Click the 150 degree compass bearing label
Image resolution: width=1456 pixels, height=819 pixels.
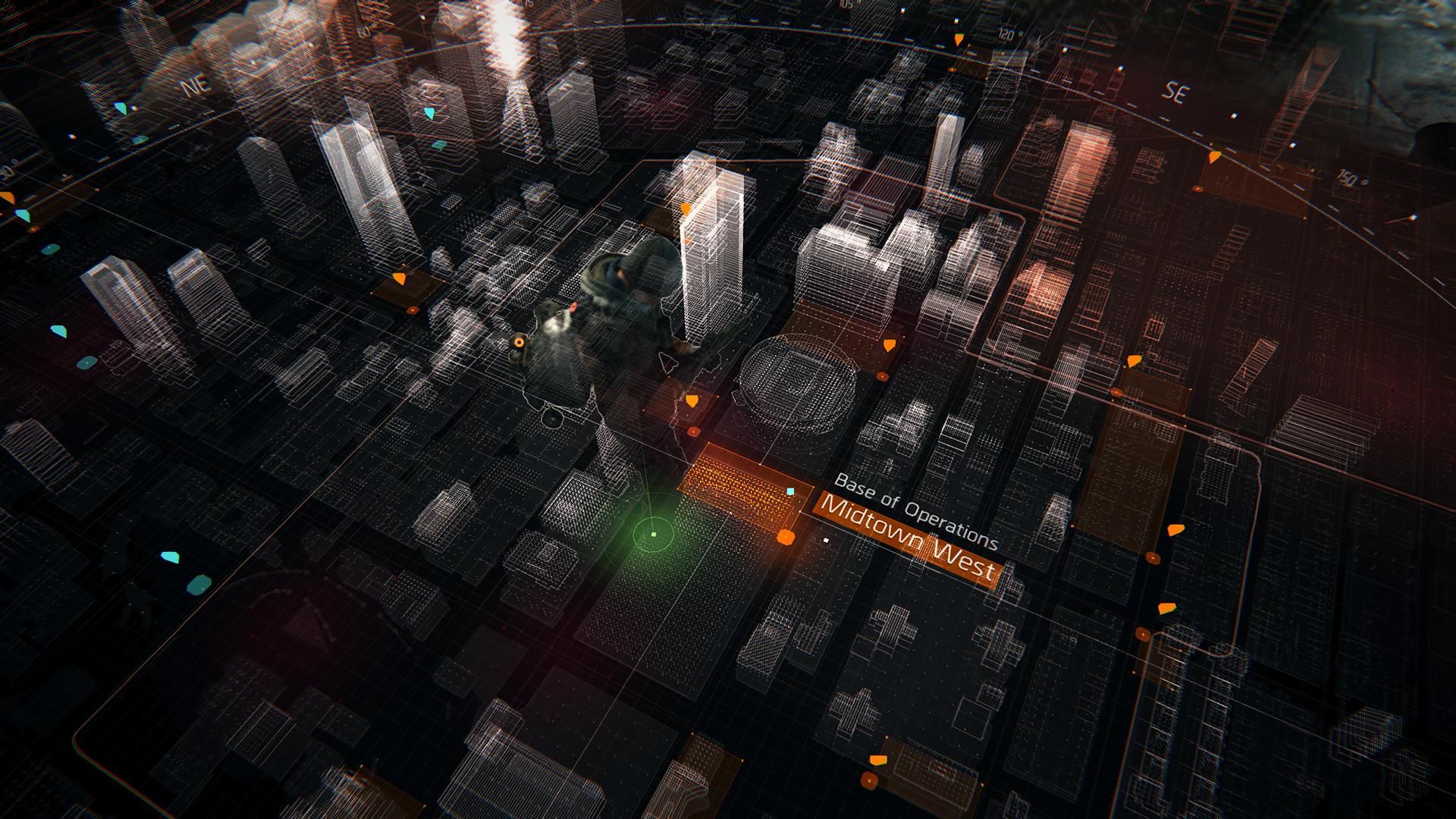tap(1347, 178)
